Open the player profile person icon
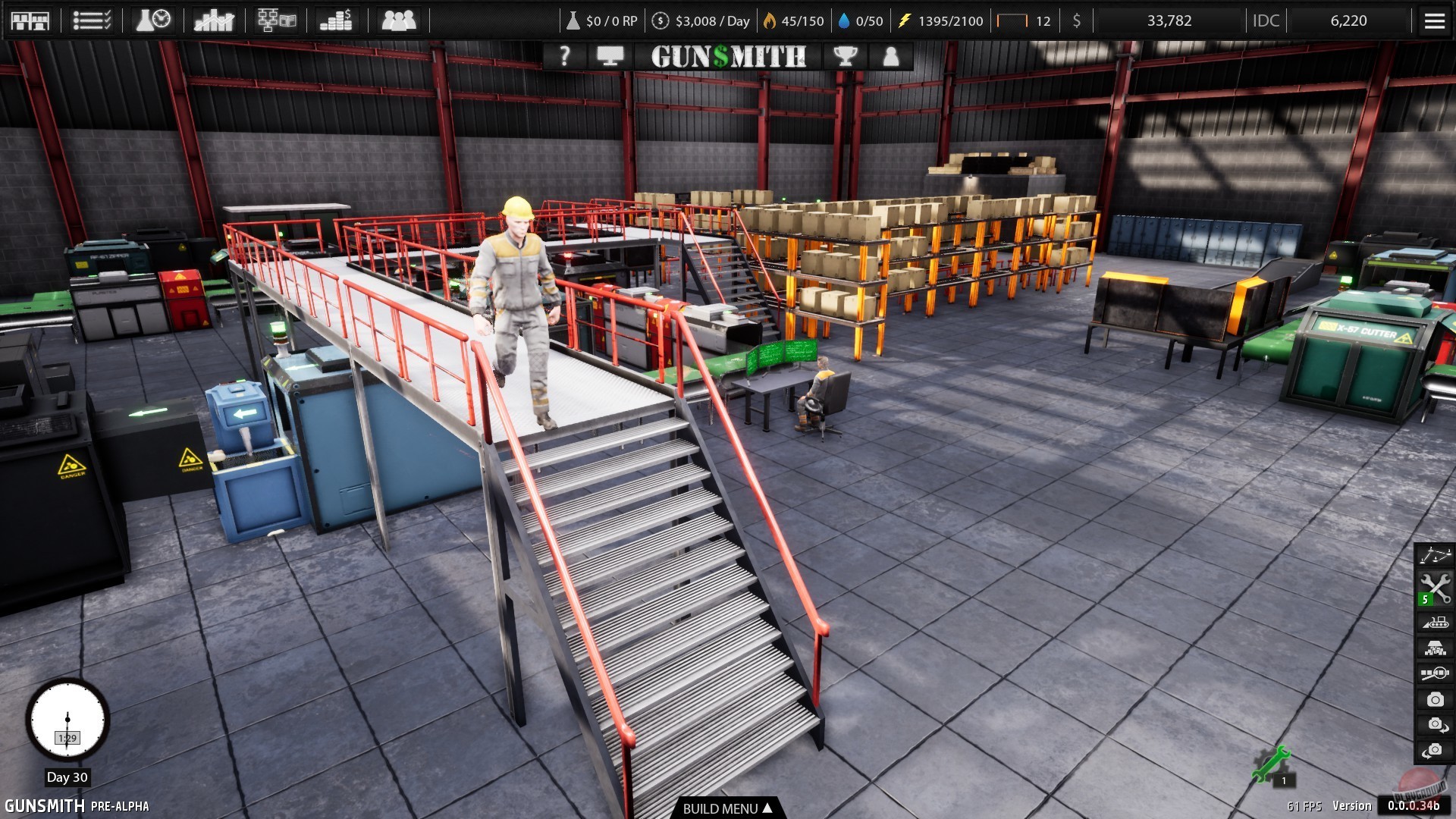Image resolution: width=1456 pixels, height=819 pixels. [x=891, y=56]
